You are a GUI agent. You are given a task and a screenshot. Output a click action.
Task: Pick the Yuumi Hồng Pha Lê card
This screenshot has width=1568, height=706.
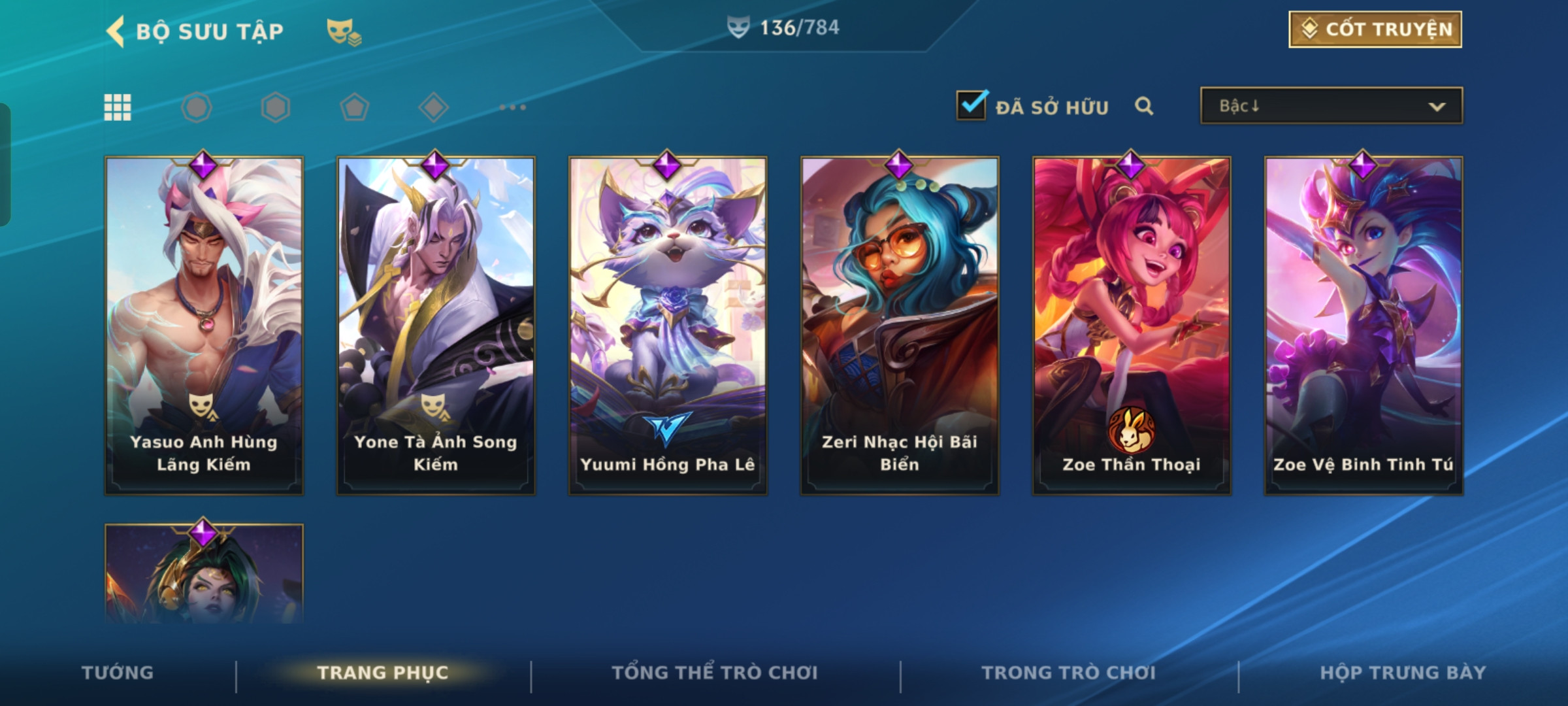coord(668,325)
